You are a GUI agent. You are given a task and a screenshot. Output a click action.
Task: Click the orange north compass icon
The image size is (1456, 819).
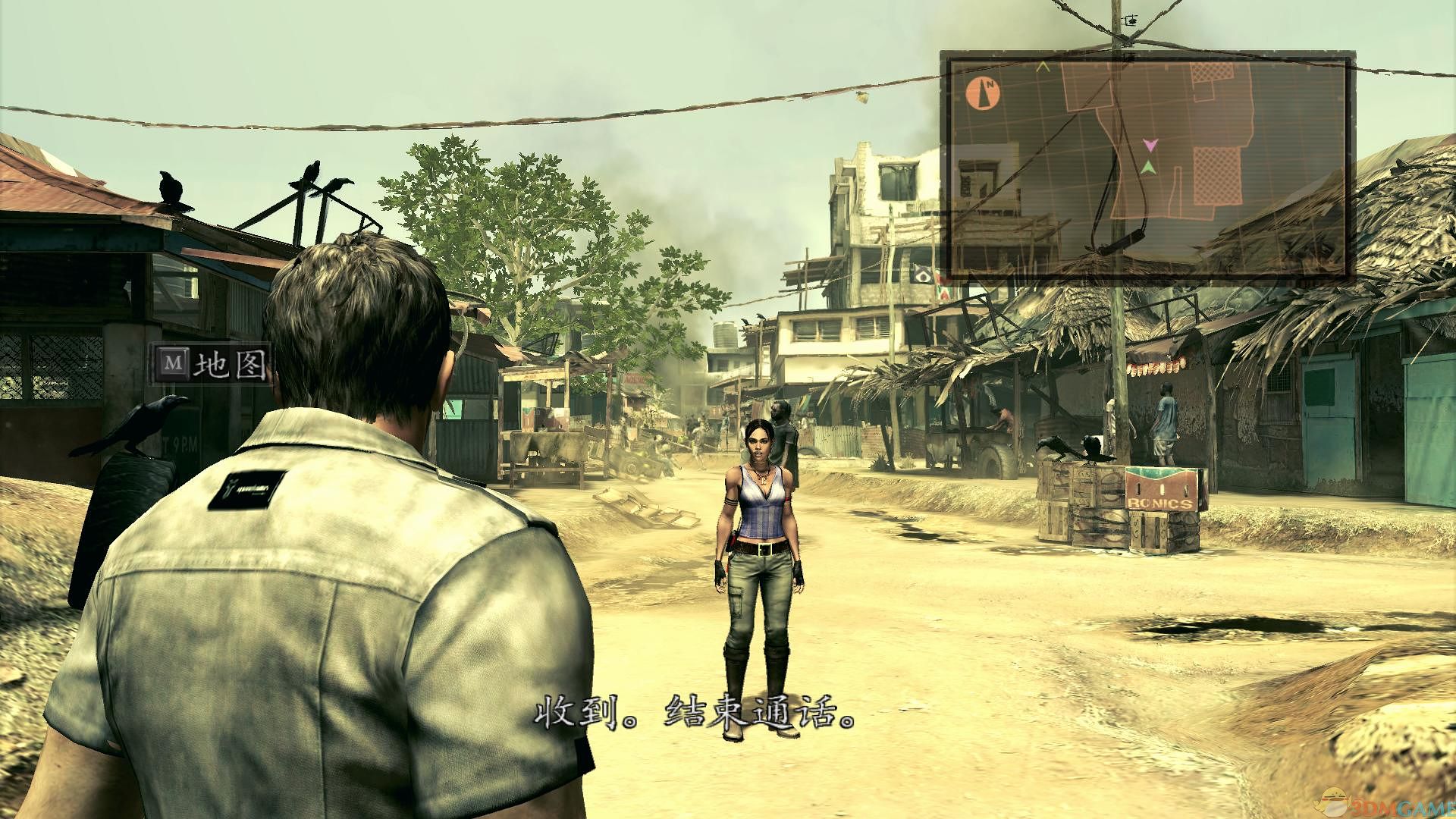pos(984,94)
